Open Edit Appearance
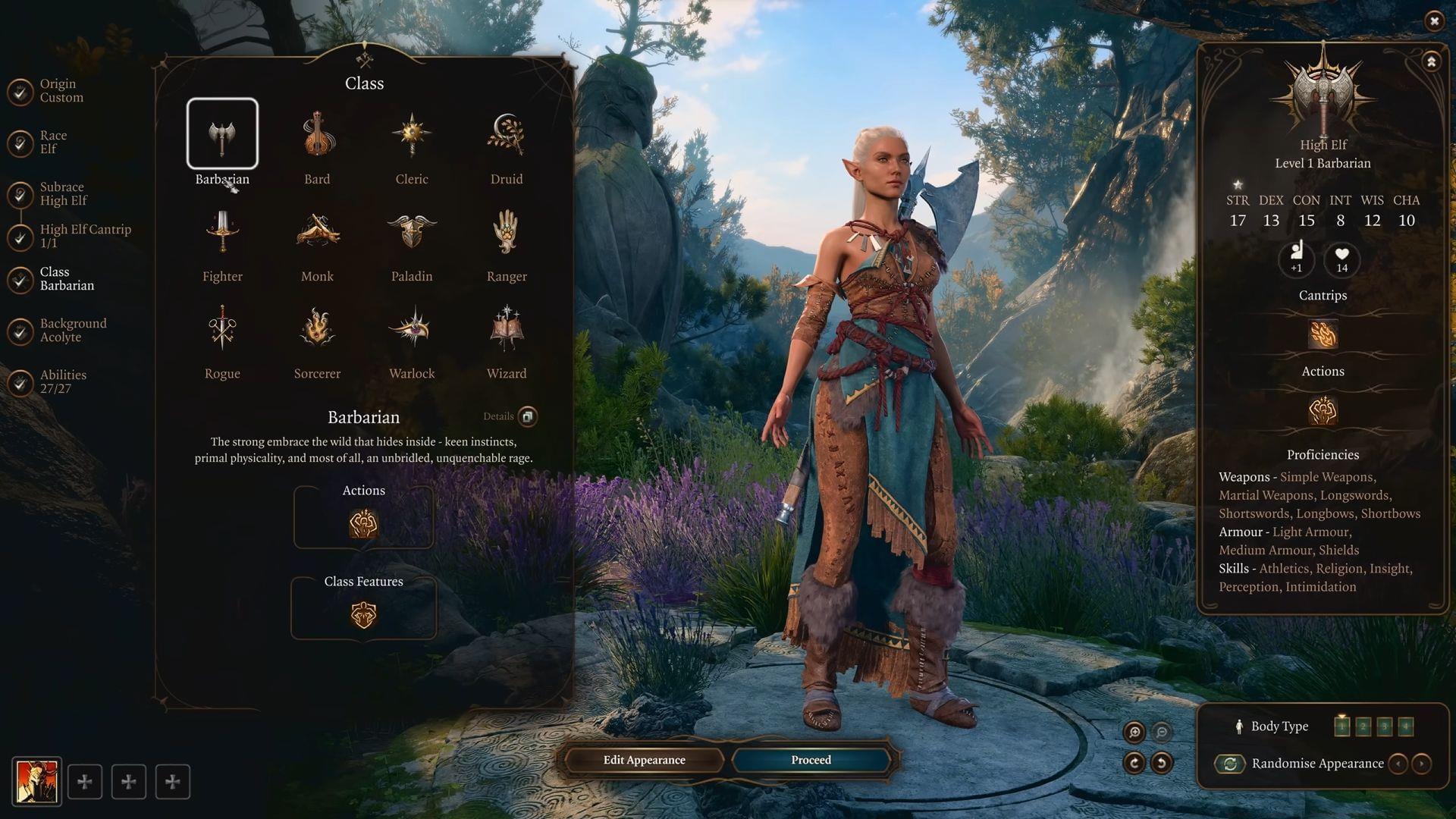1456x819 pixels. coord(644,760)
